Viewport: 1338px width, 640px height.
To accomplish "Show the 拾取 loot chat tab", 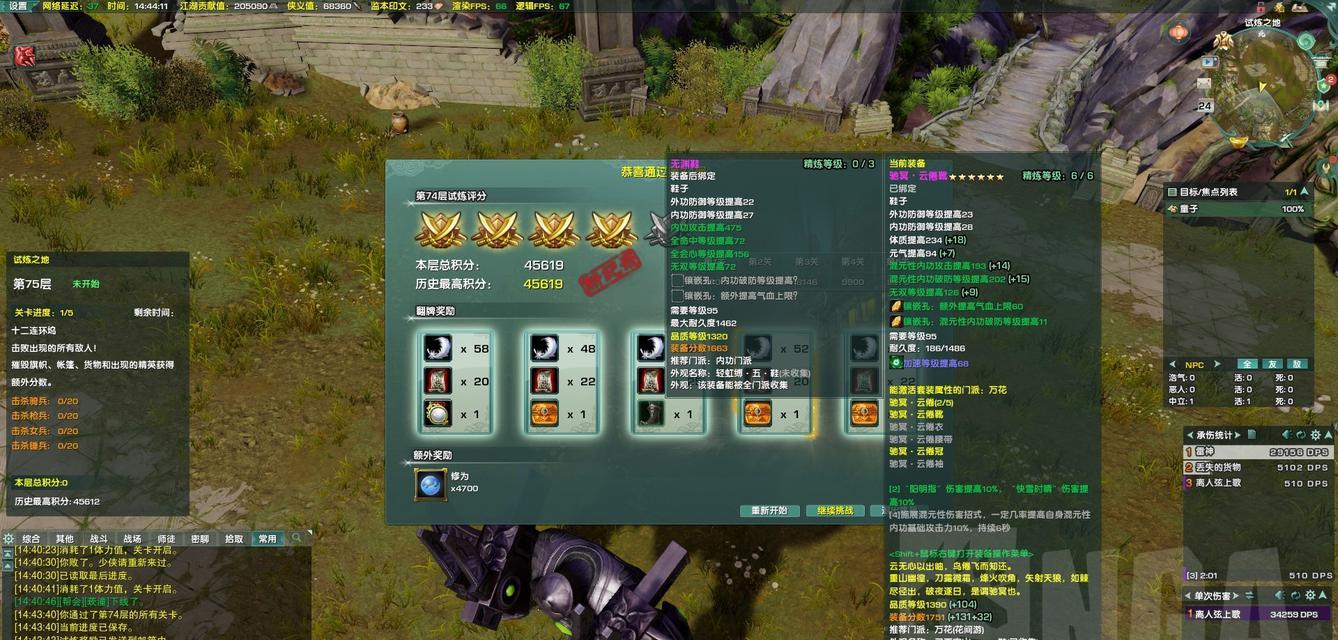I will 234,539.
